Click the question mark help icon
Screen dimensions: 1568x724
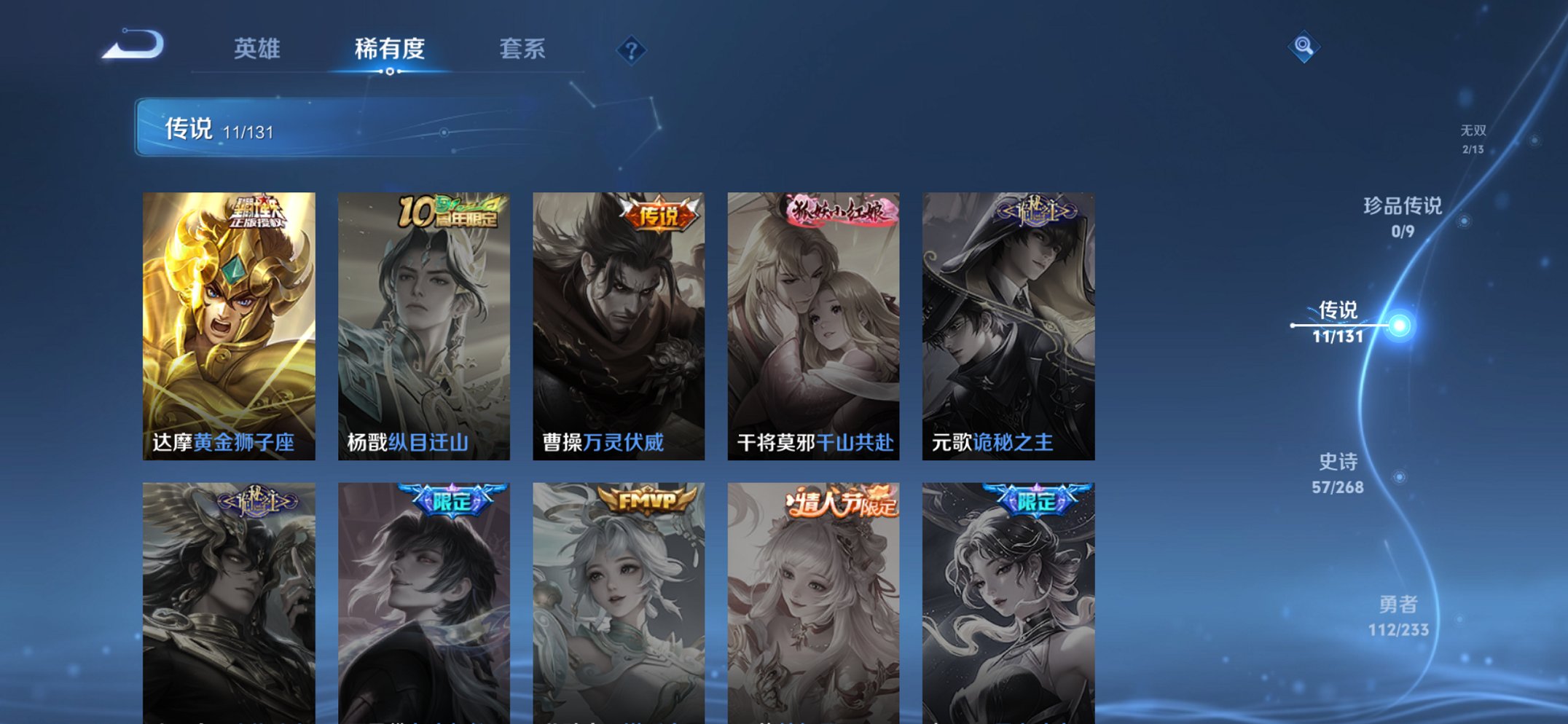[x=632, y=49]
